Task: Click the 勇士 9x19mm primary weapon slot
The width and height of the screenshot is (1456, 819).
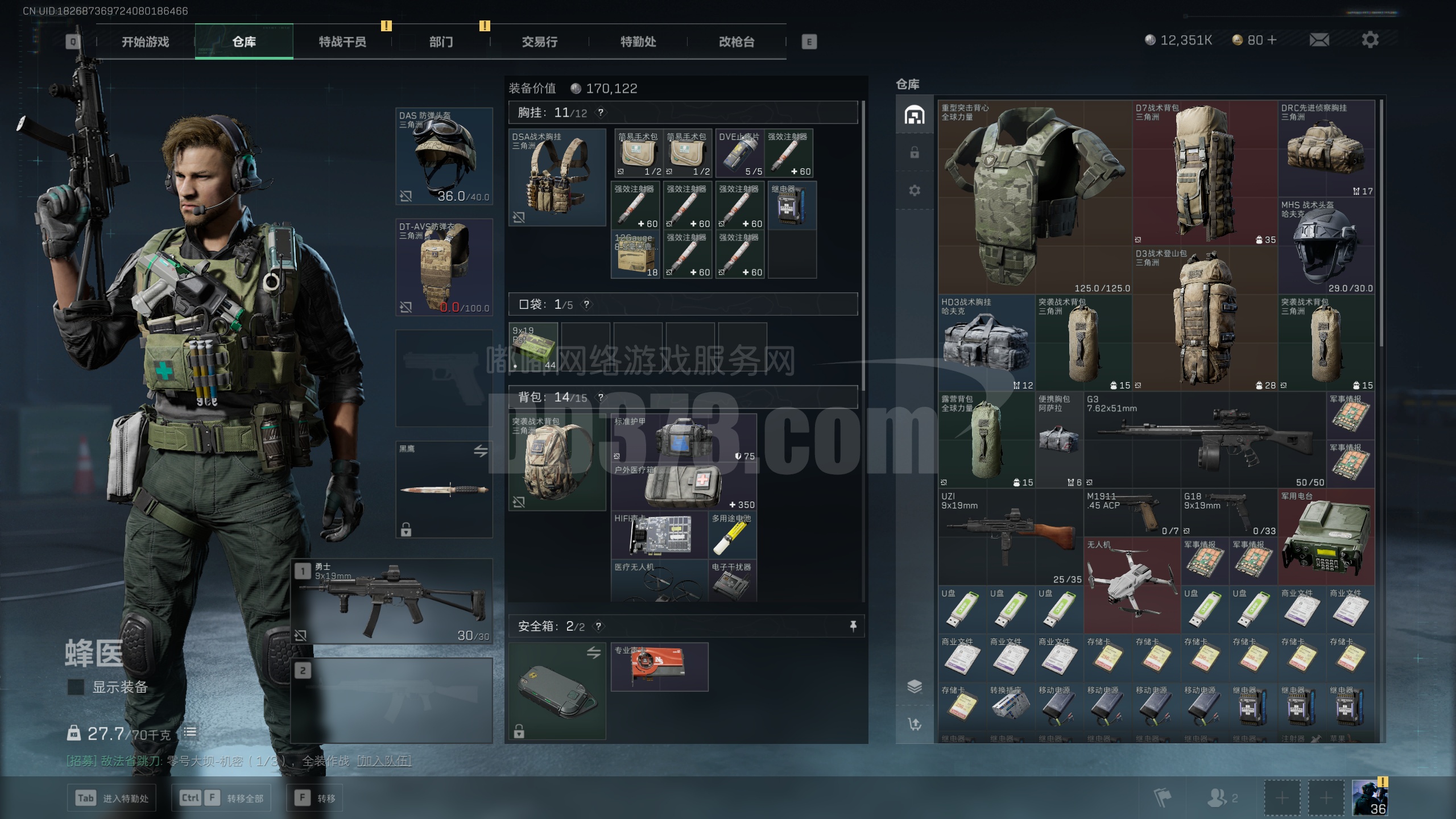Action: coord(392,601)
